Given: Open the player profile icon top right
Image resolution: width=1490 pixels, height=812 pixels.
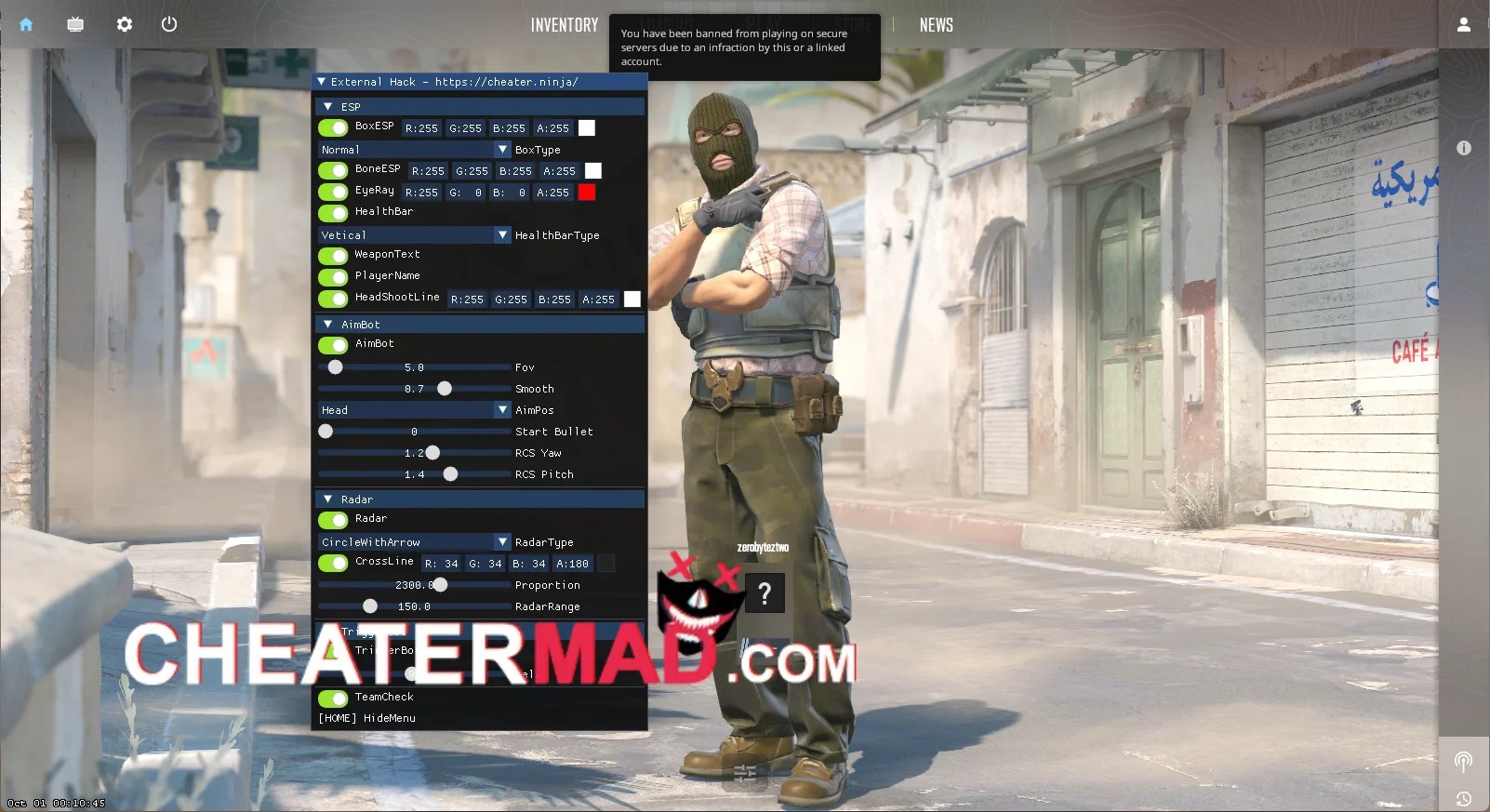Looking at the screenshot, I should tap(1463, 24).
